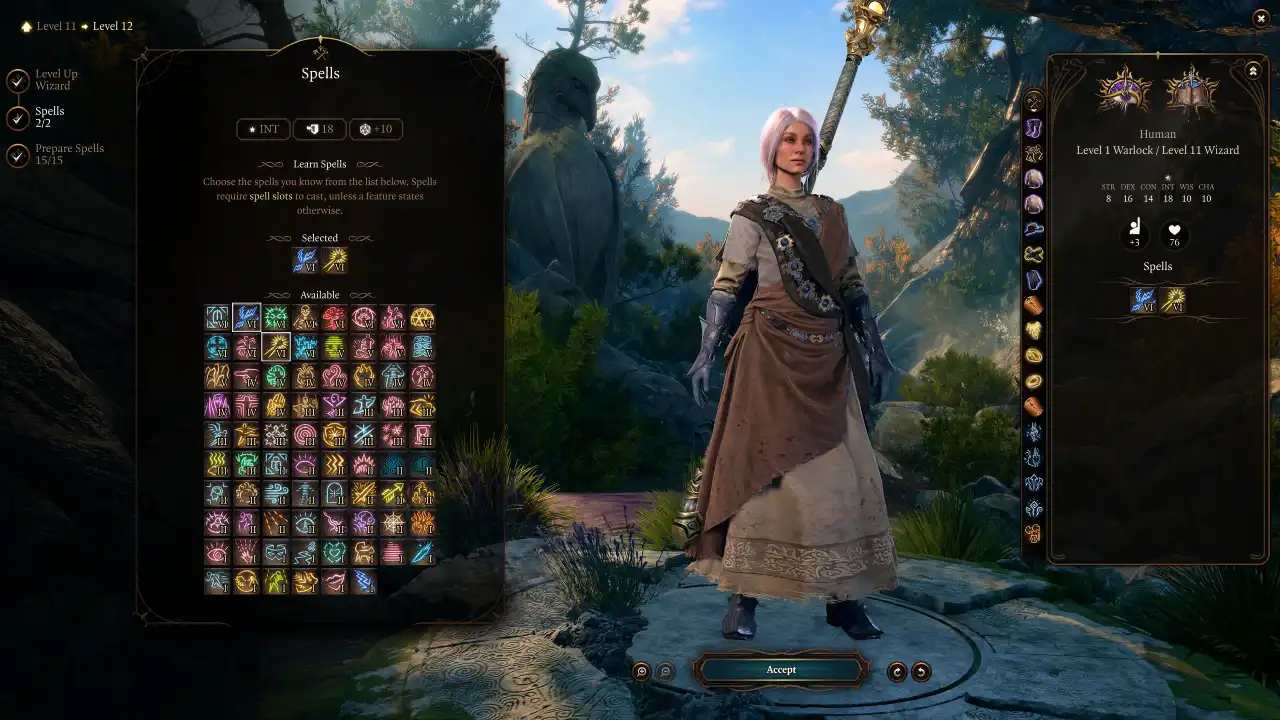This screenshot has width=1280, height=720.
Task: Close the level up screen
Action: [1260, 18]
